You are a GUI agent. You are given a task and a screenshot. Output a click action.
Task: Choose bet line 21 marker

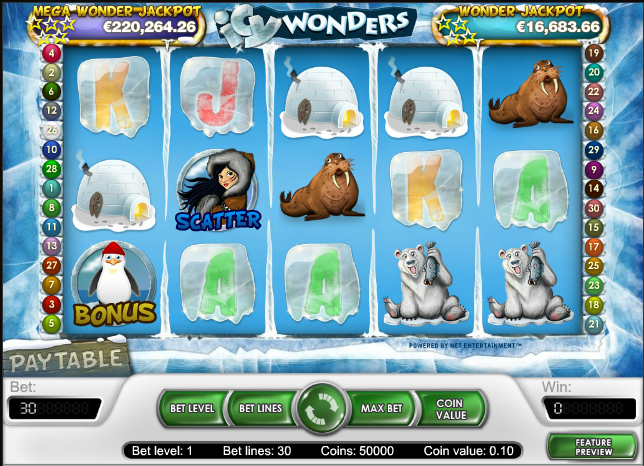pyautogui.click(x=593, y=324)
